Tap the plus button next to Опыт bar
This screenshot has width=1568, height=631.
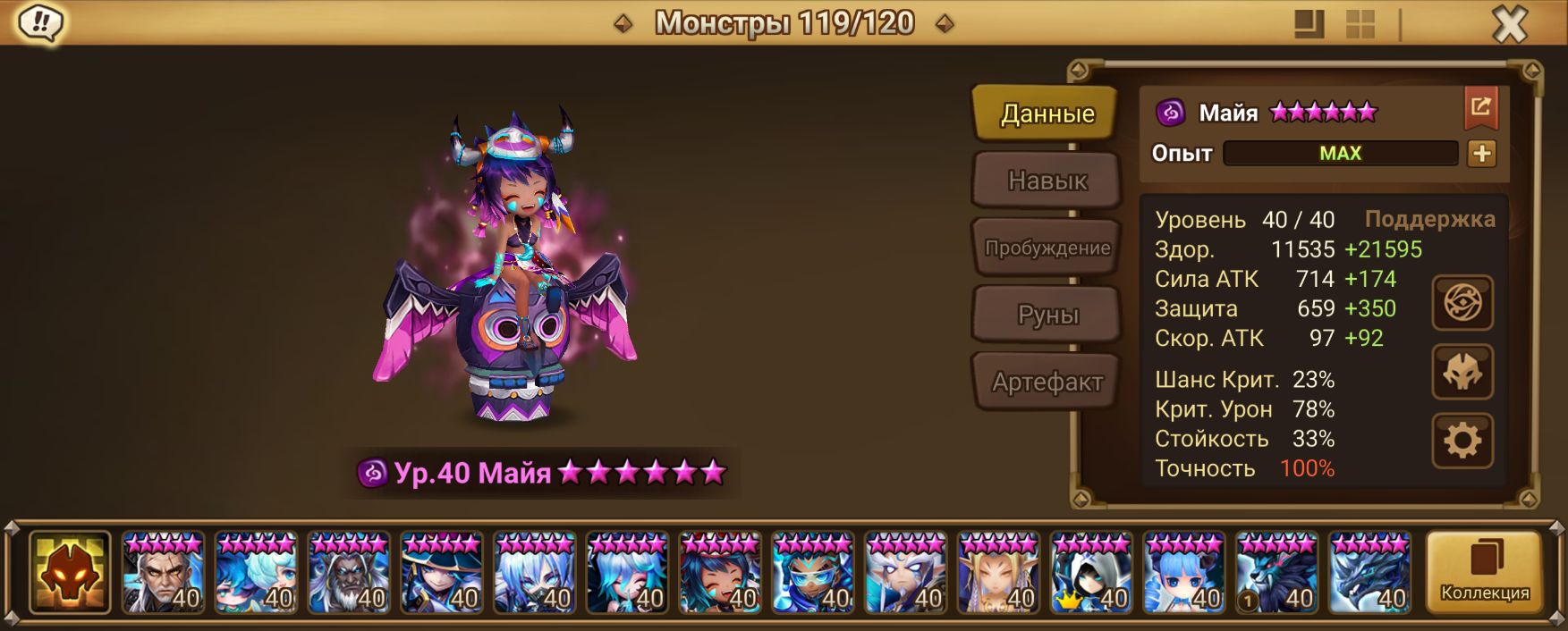[1481, 154]
